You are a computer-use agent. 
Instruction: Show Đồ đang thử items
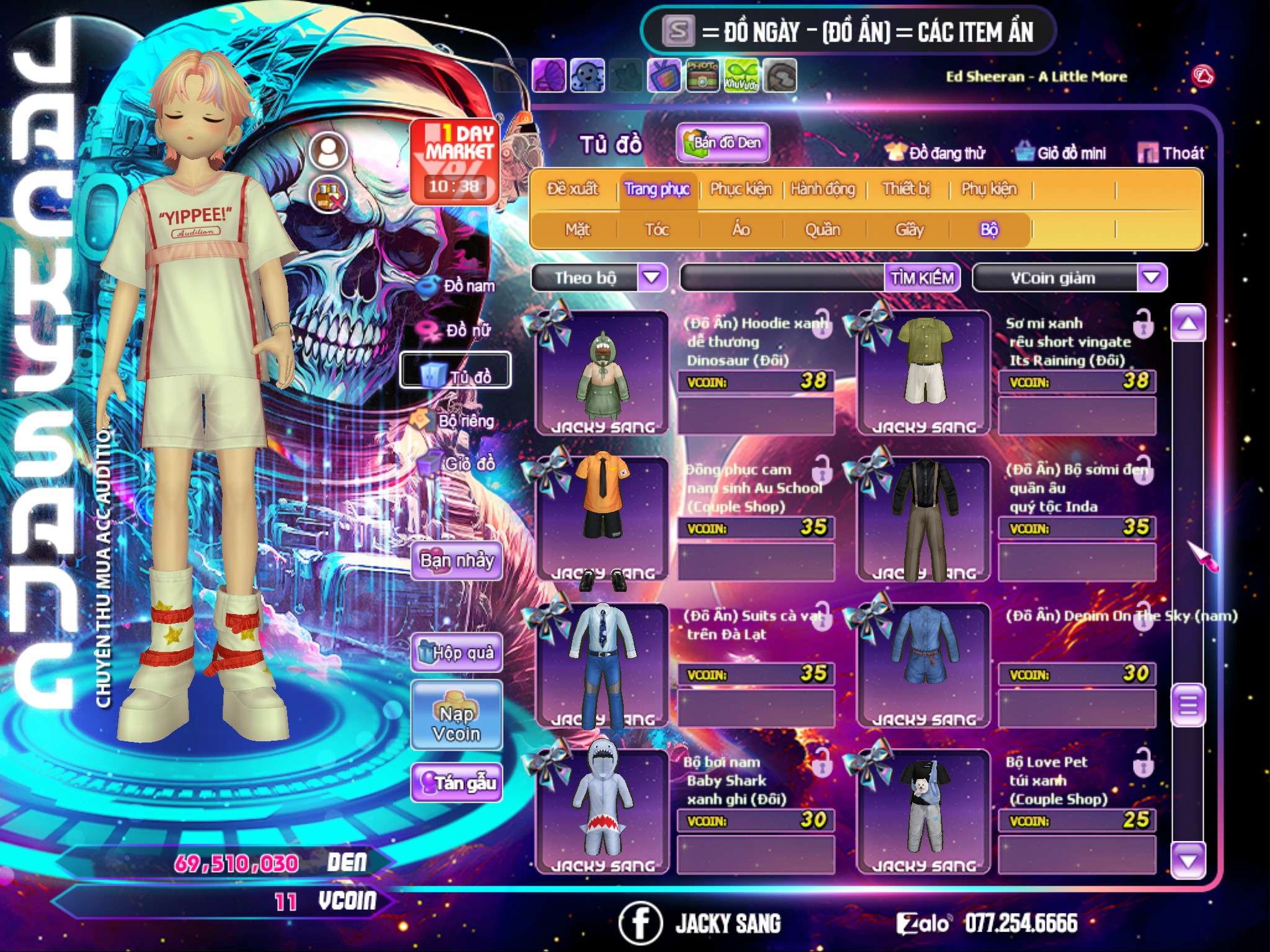936,153
